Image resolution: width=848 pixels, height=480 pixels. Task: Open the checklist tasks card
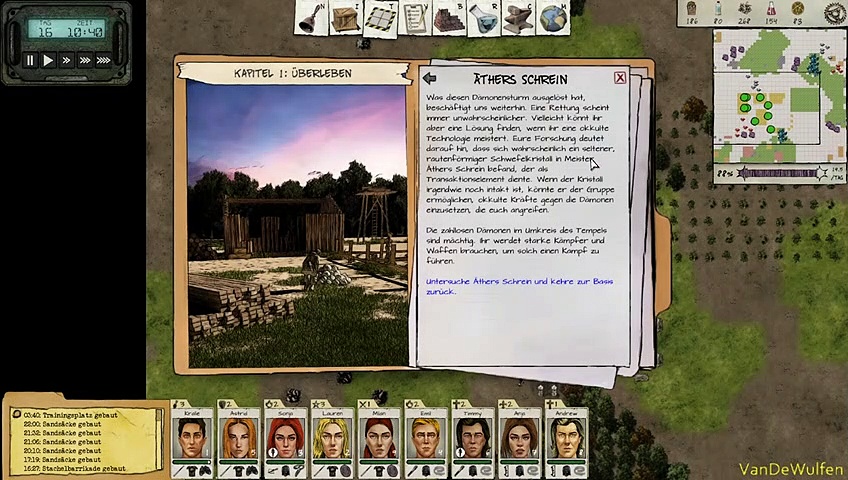pyautogui.click(x=415, y=17)
